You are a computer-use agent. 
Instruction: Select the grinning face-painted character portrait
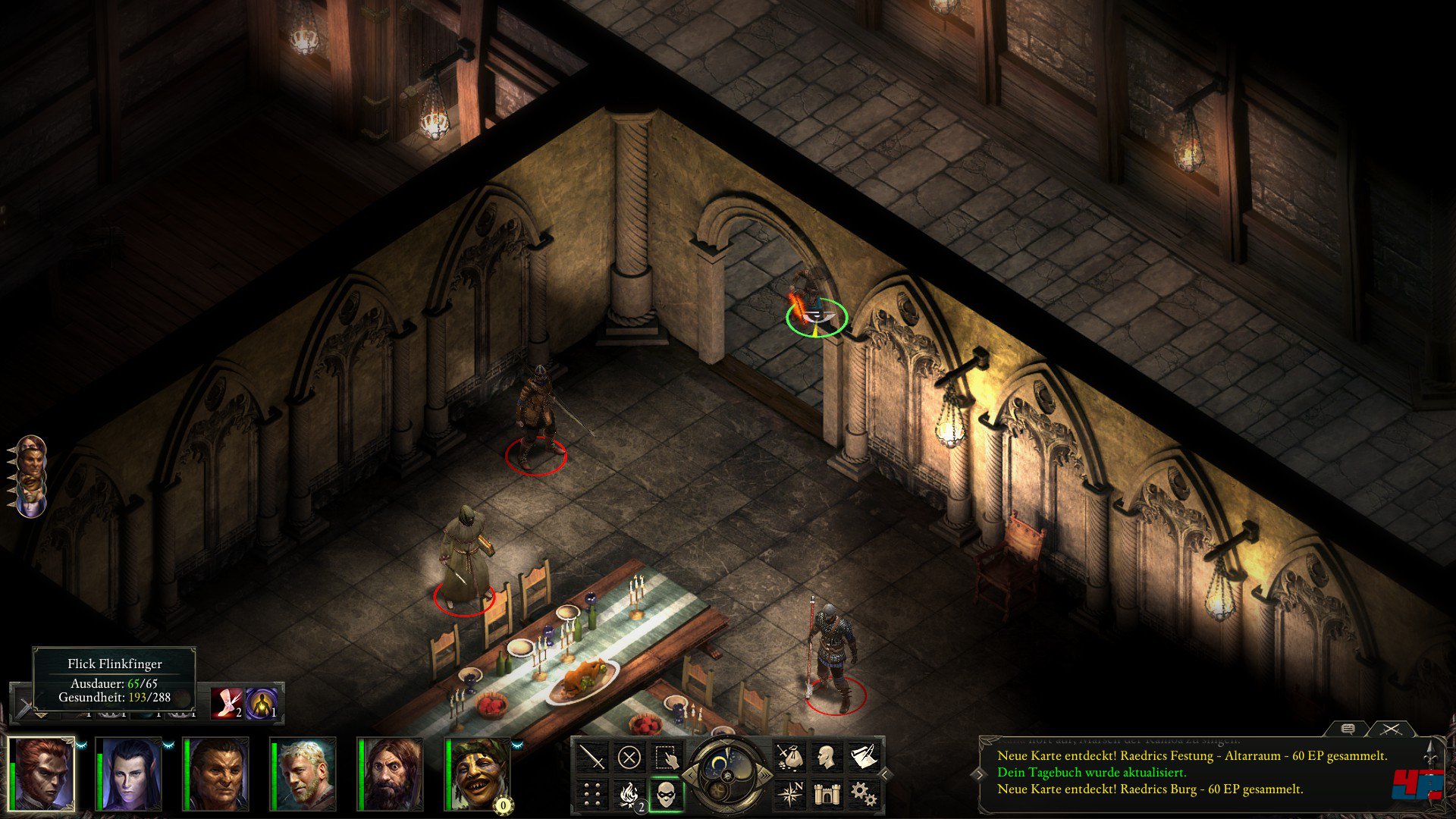[479, 773]
